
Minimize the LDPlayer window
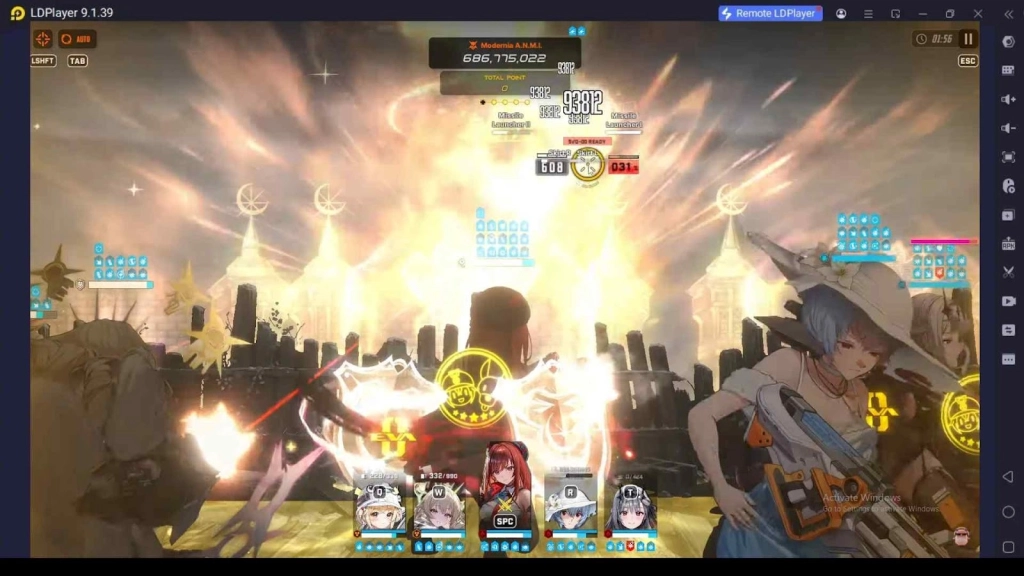tap(923, 13)
